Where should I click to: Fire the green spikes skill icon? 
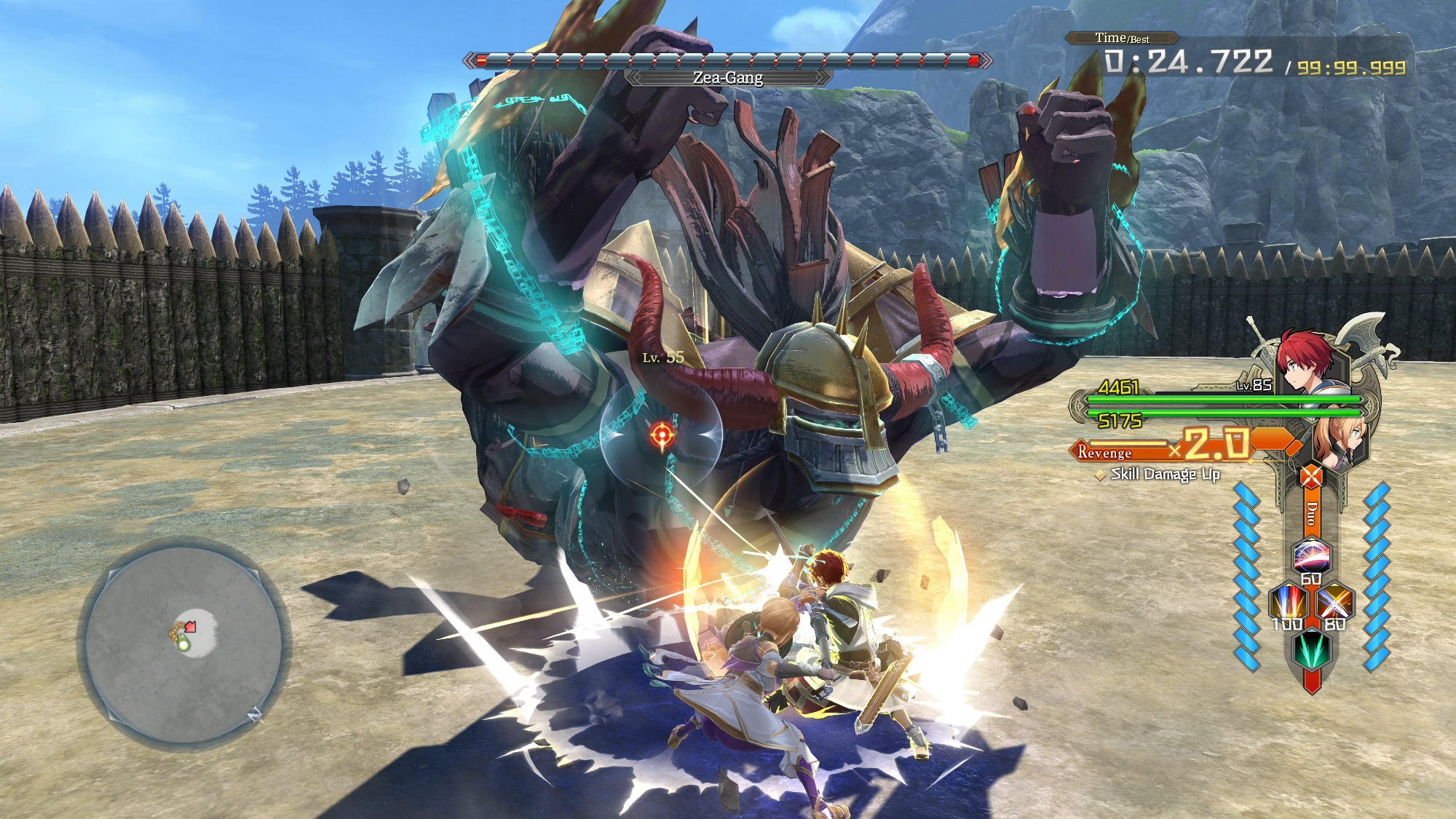coord(1311,649)
